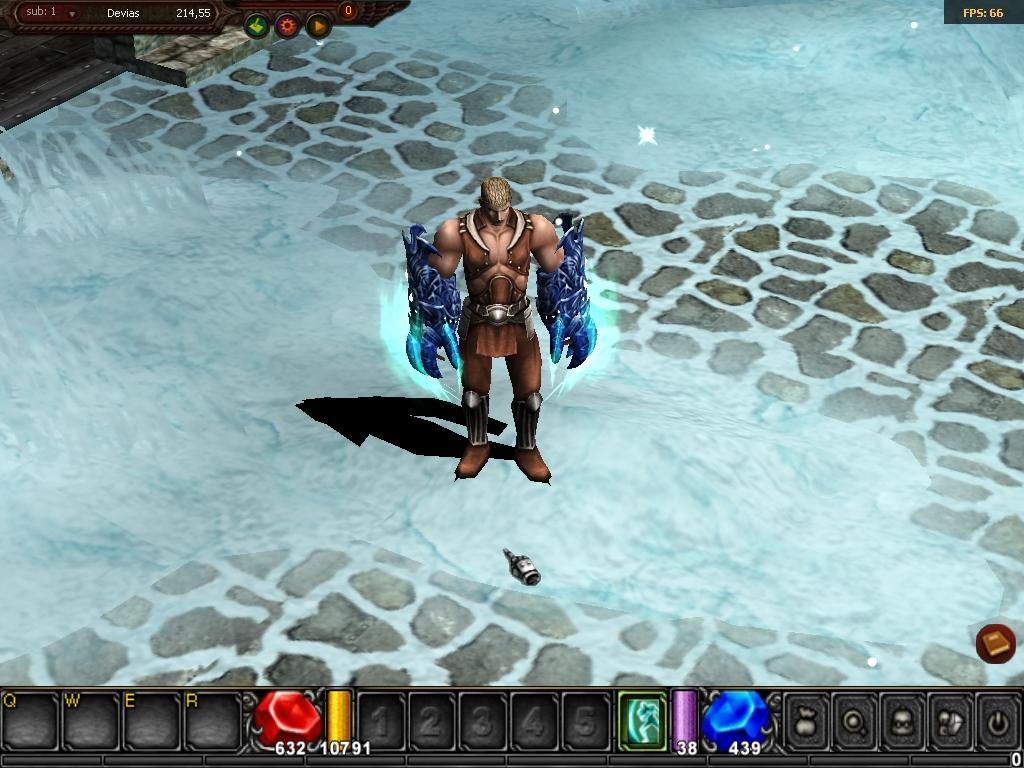Open the people icon menu button
Image resolution: width=1024 pixels, height=768 pixels.
coord(950,719)
